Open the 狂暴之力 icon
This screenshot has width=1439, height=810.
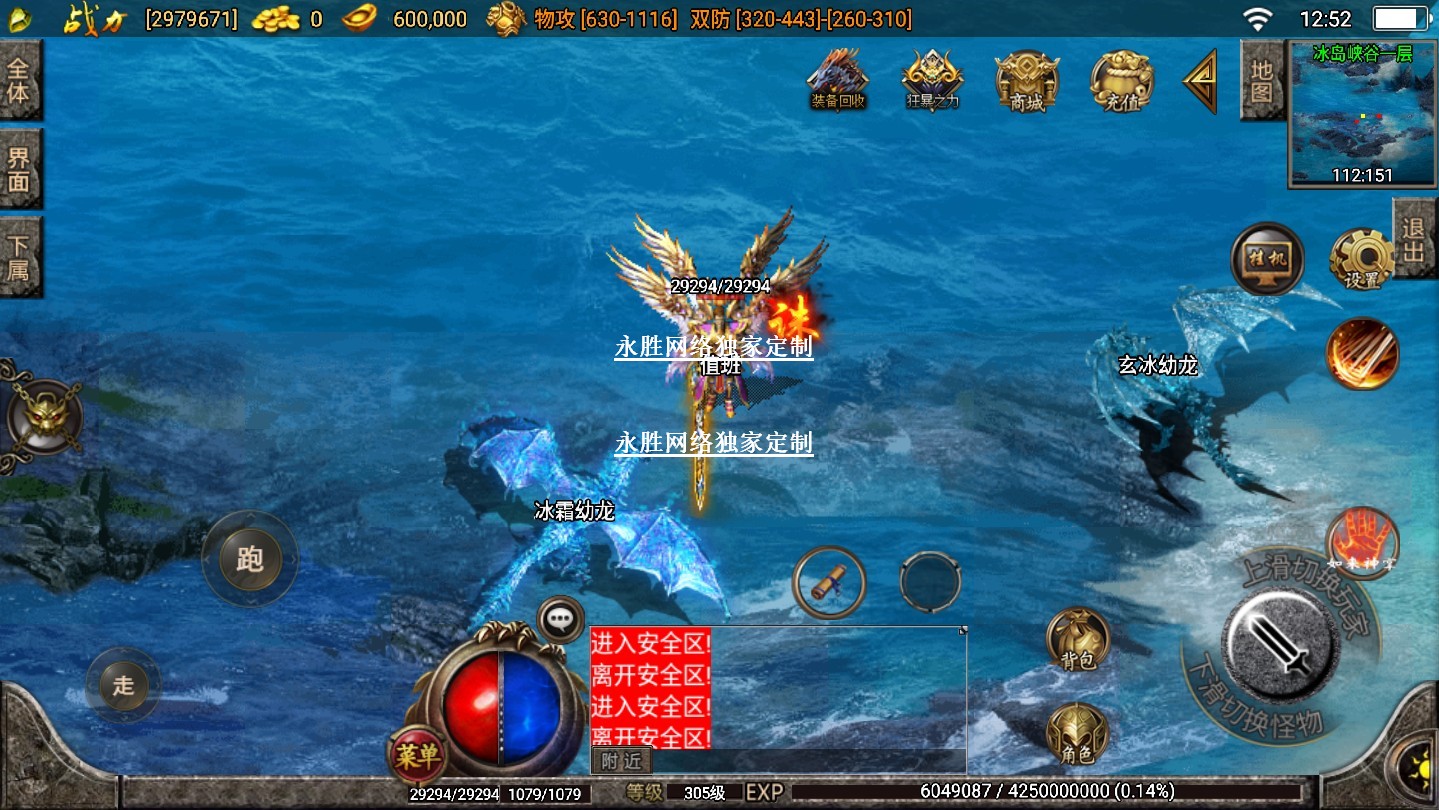pyautogui.click(x=932, y=78)
